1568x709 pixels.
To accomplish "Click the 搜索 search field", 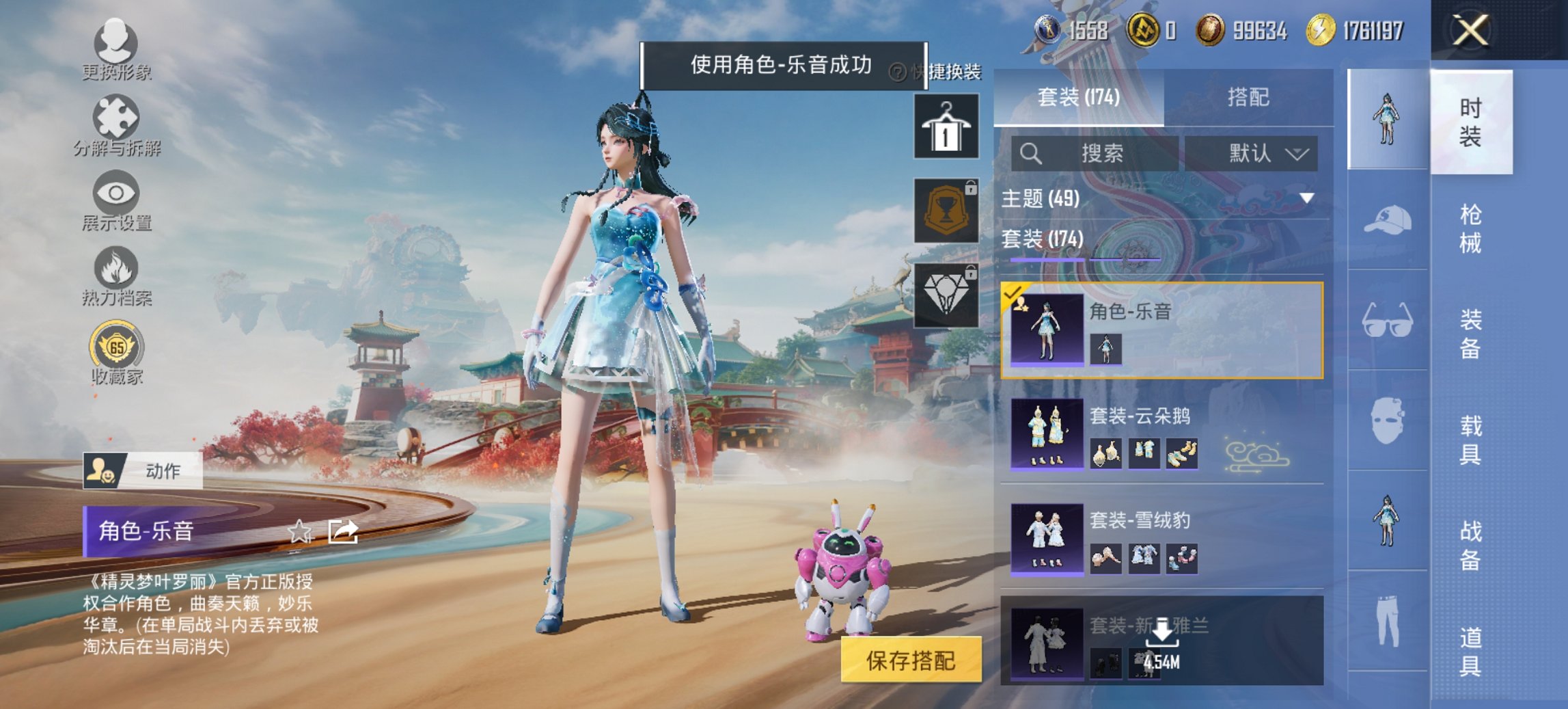I will point(1093,154).
